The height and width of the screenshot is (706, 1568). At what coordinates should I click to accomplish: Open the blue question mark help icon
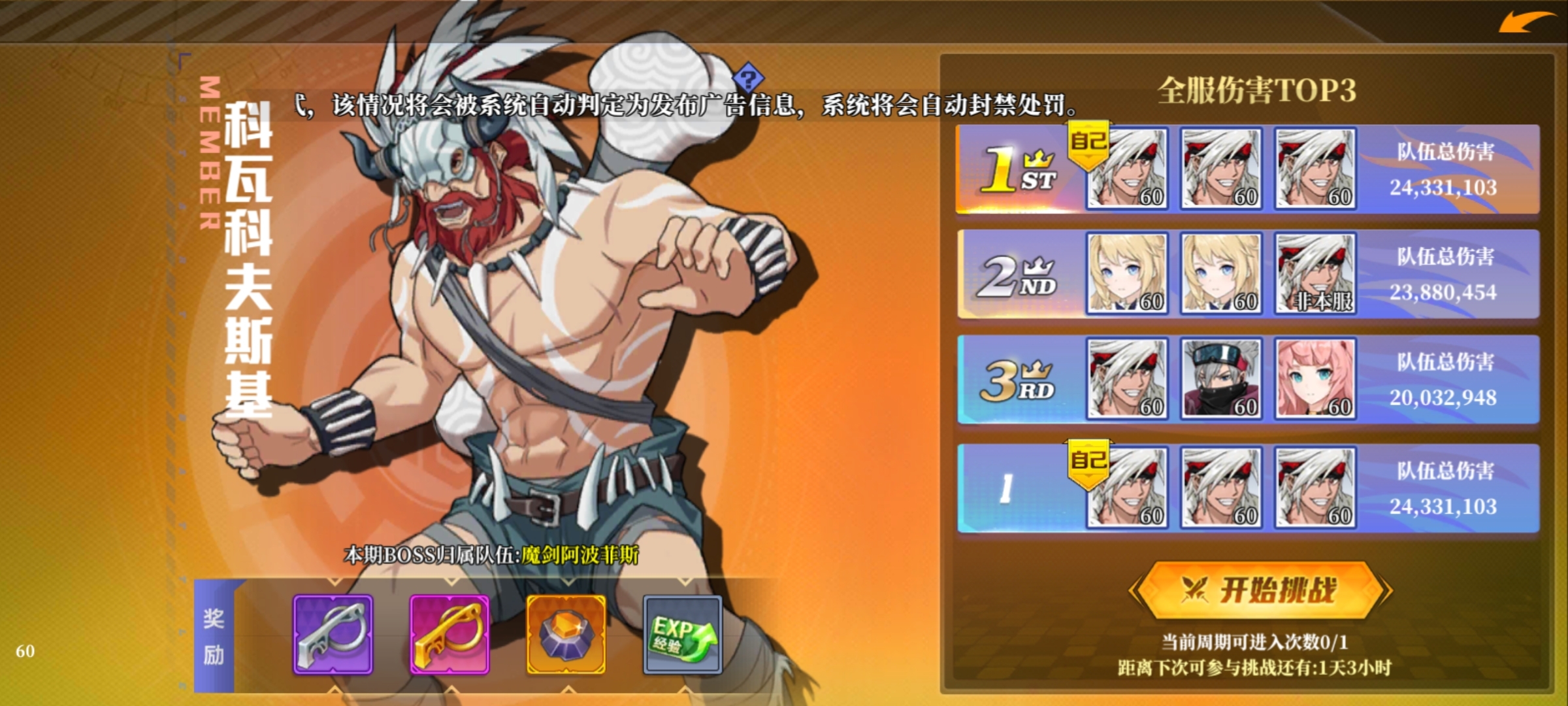click(x=749, y=78)
